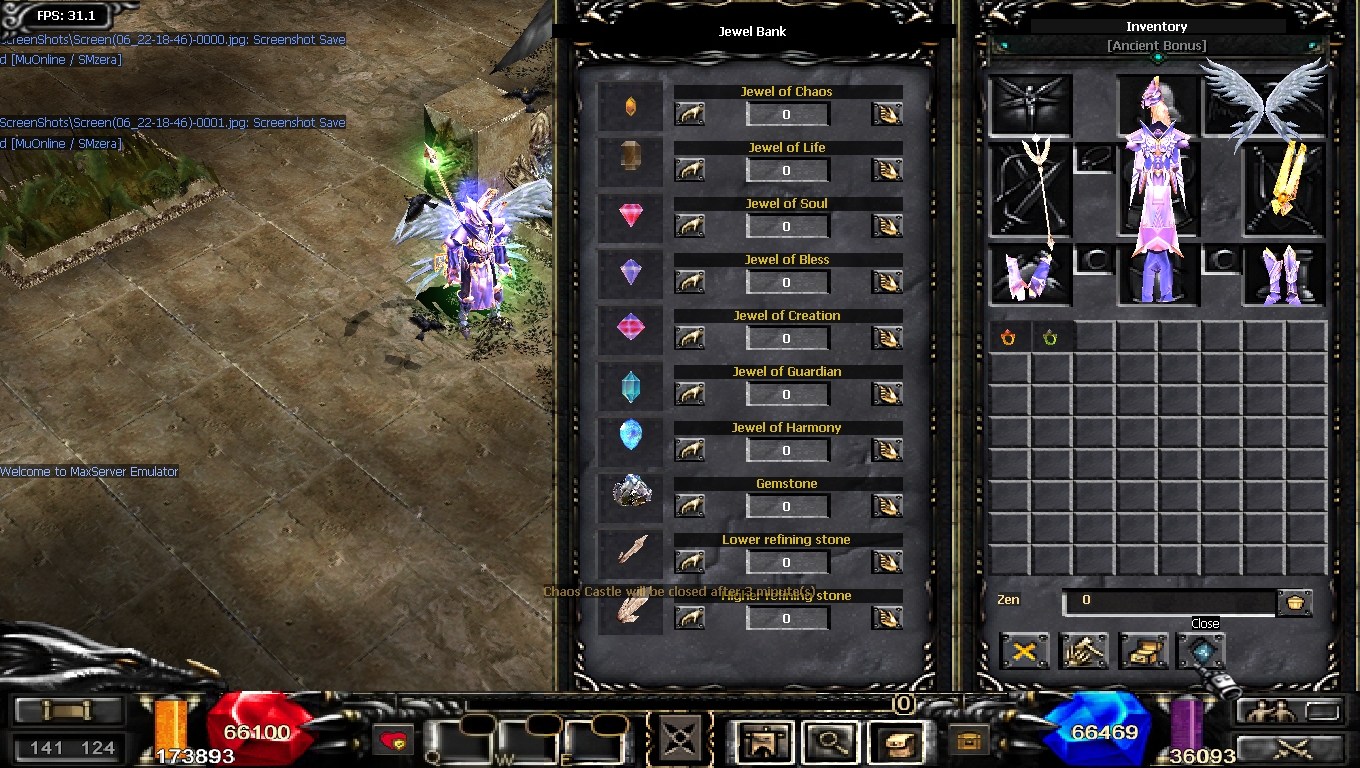1360x768 pixels.
Task: Deposit Gemstone into the jewel bank
Action: [689, 506]
